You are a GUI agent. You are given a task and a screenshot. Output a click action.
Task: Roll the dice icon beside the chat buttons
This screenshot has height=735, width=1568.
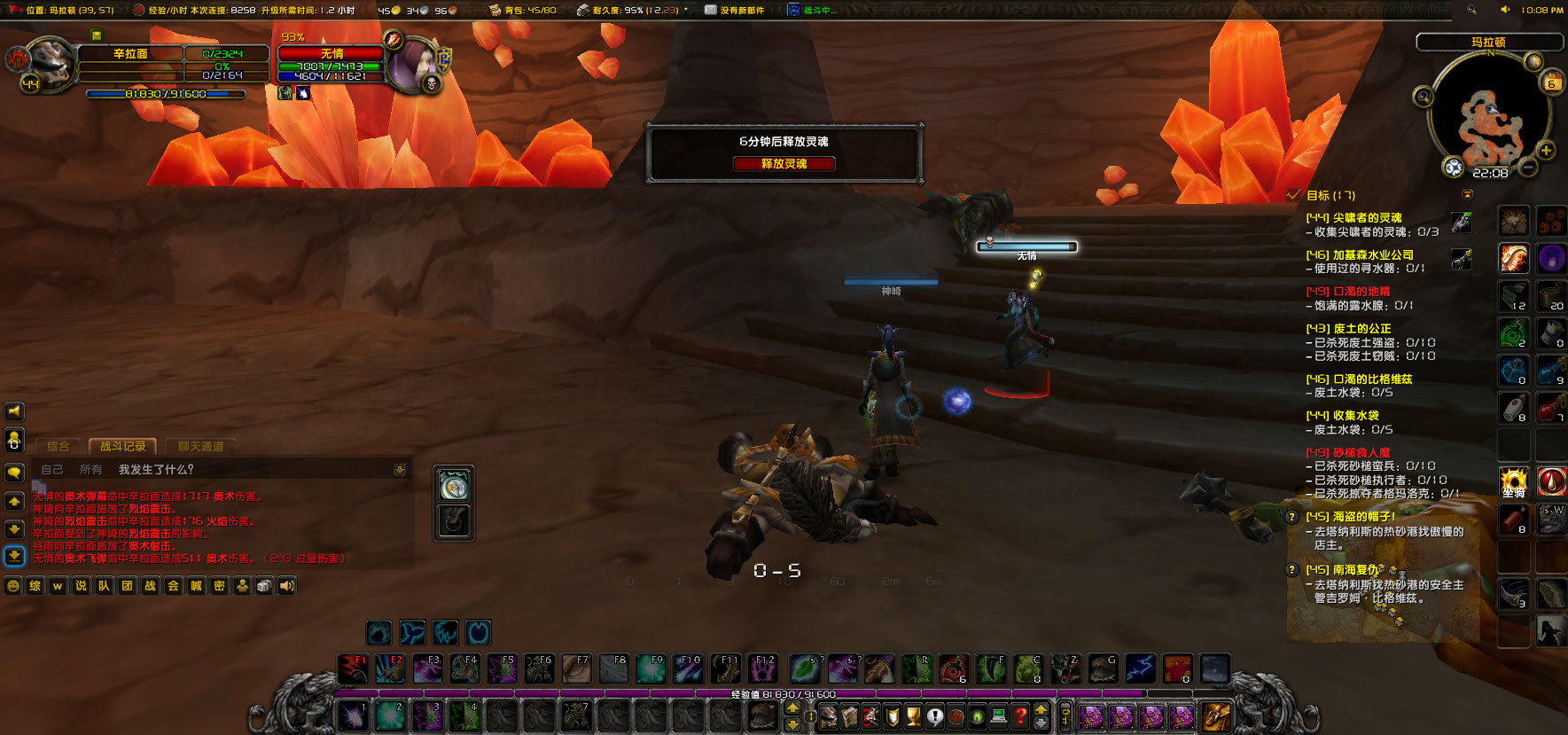263,585
